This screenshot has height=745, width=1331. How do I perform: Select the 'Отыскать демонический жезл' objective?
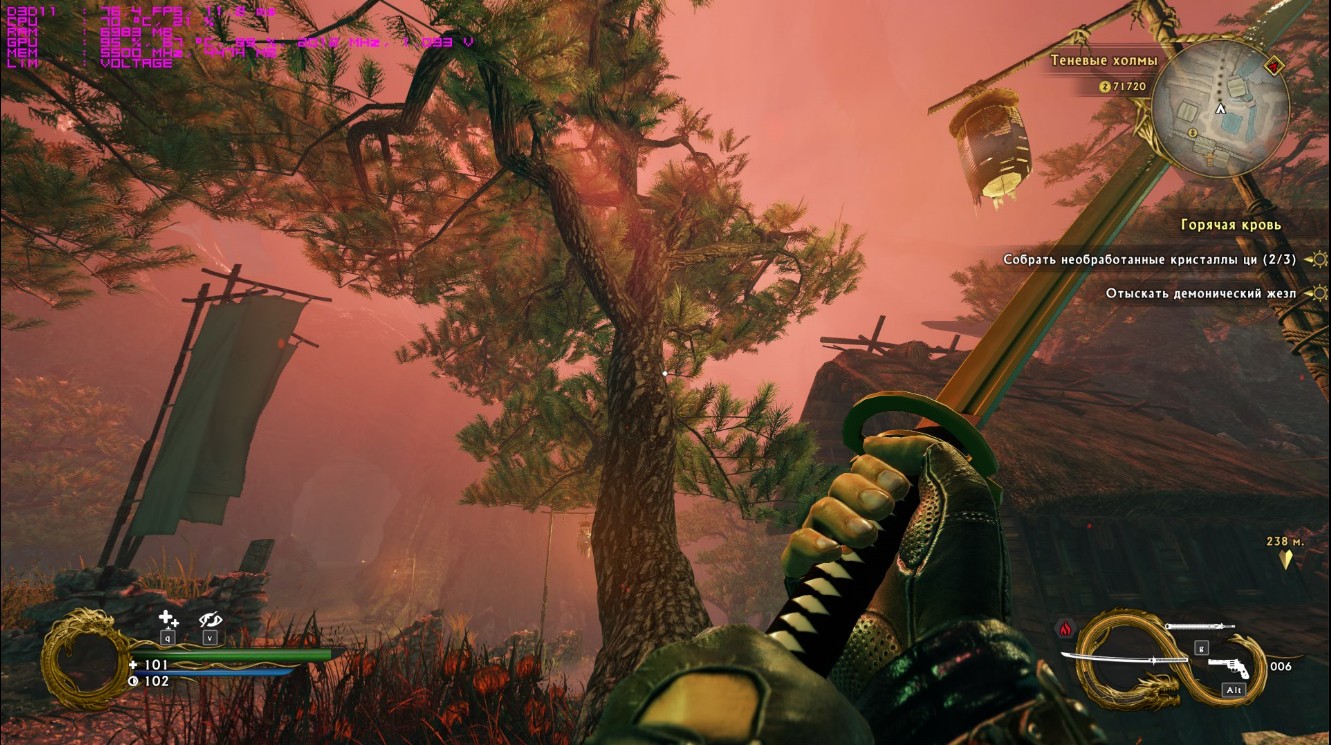[1200, 294]
